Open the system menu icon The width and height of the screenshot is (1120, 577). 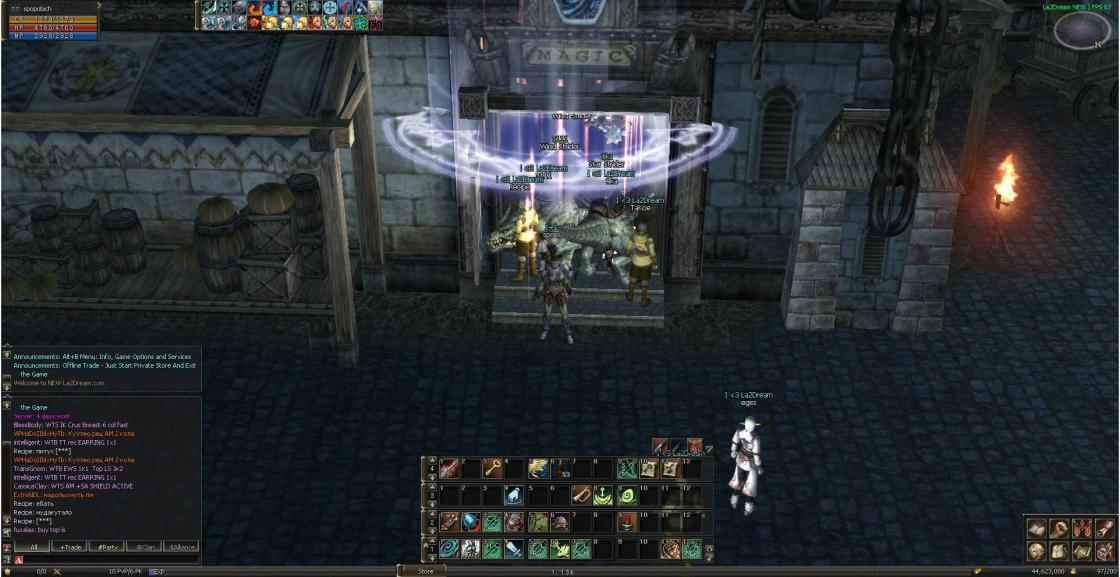tap(1104, 550)
